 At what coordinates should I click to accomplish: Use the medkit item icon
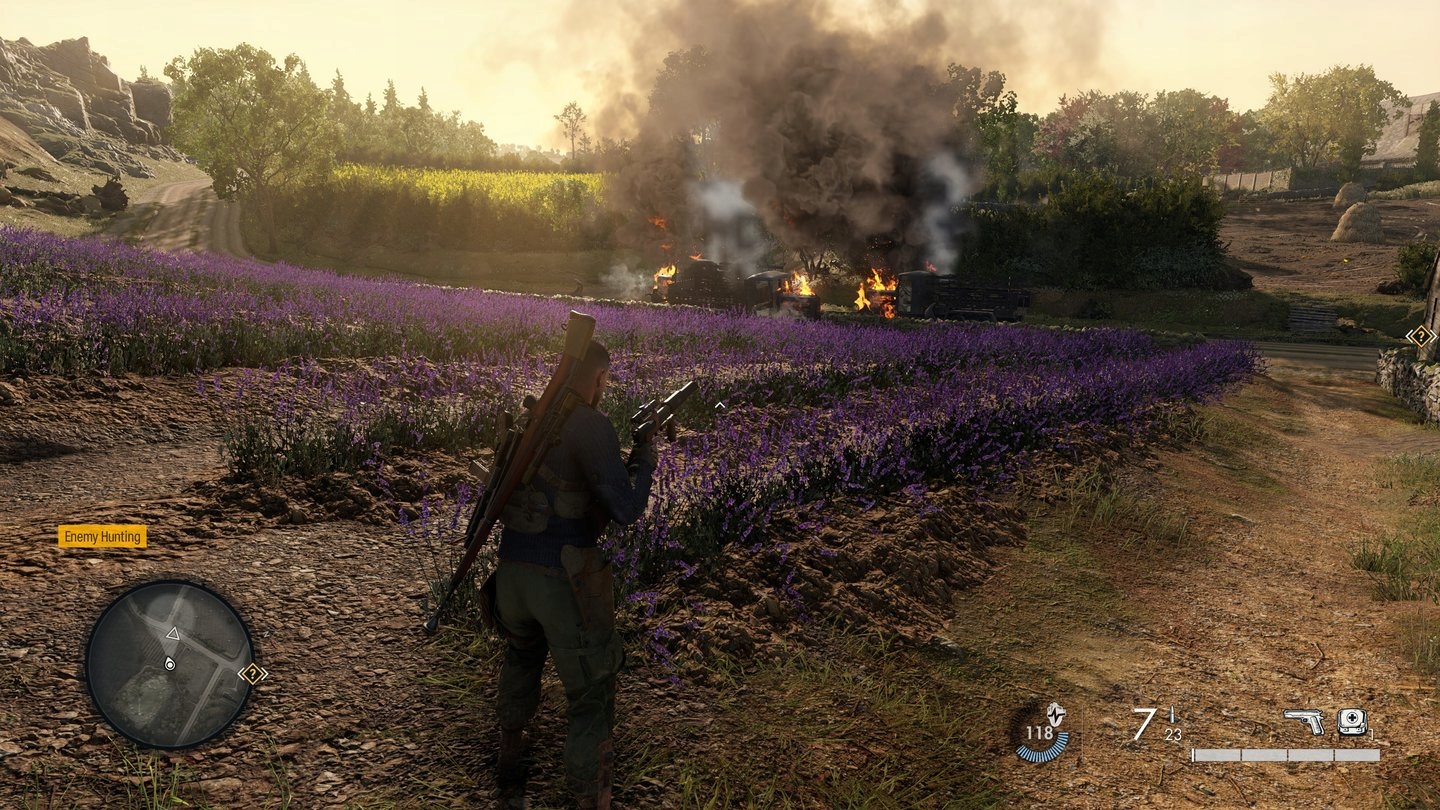click(1352, 720)
